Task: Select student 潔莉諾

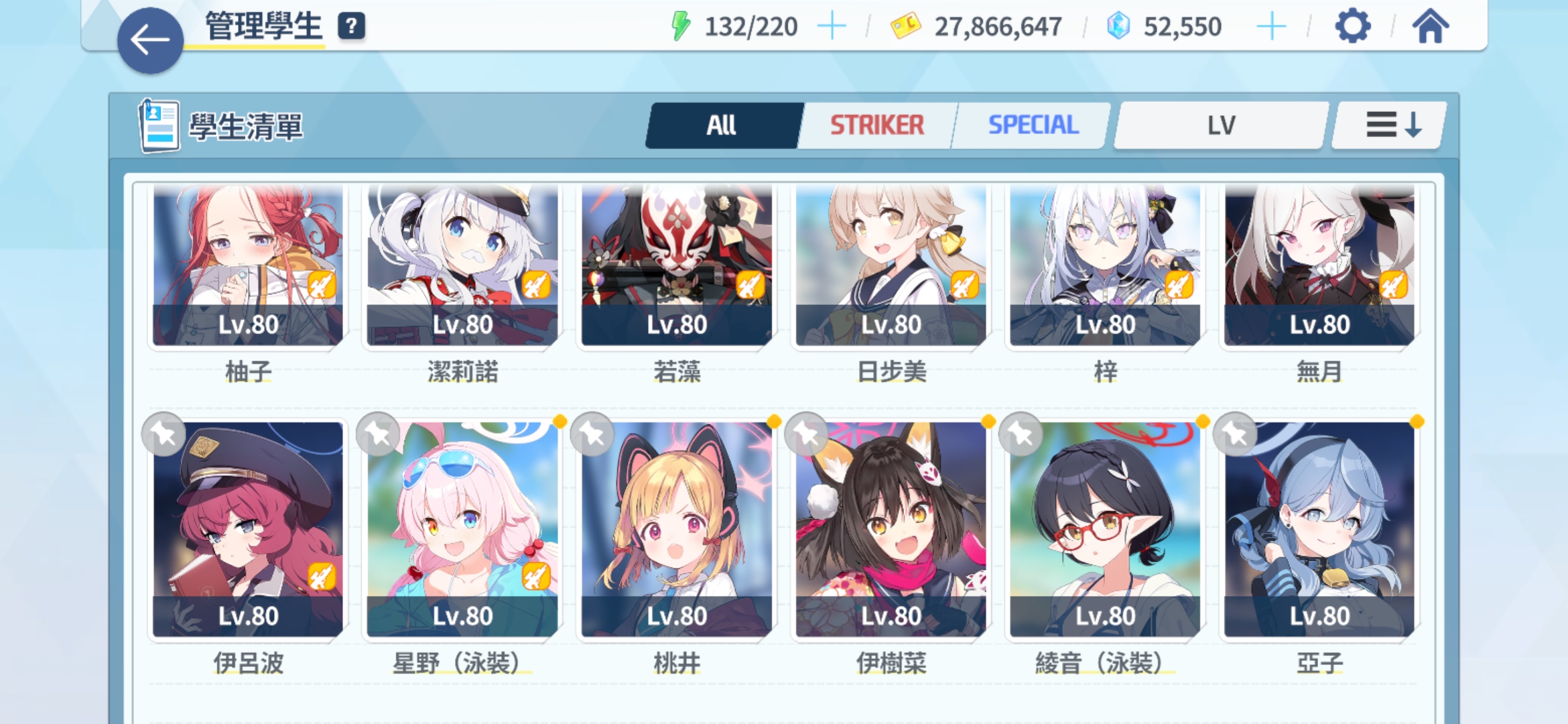Action: [x=462, y=268]
